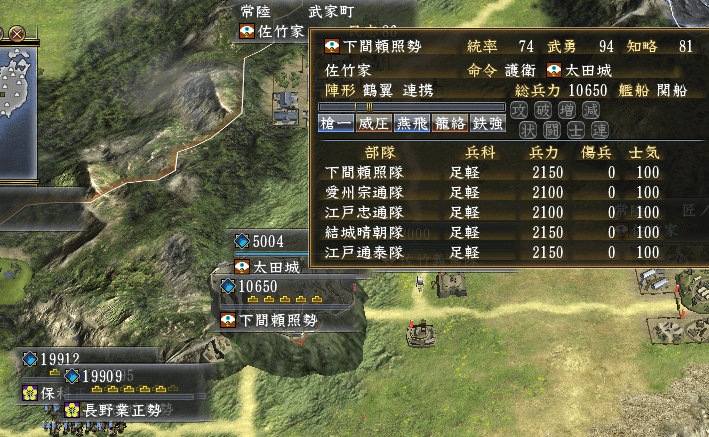Click the 連 status icon
Image resolution: width=709 pixels, height=437 pixels.
click(599, 128)
